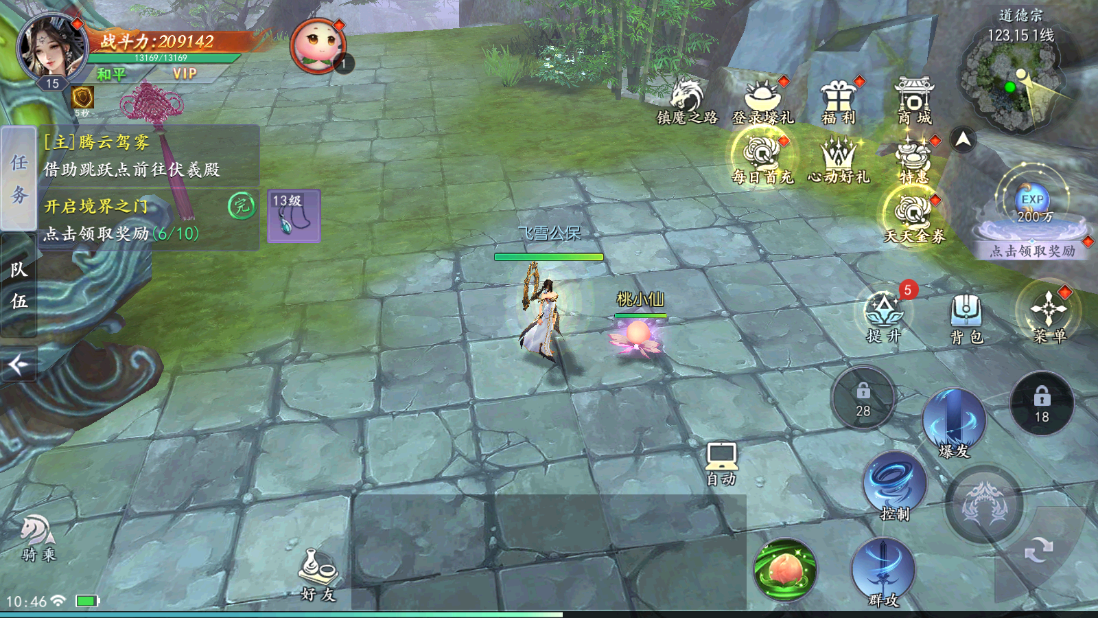1098x618 pixels.
Task: Activate the 群攻 area attack skill
Action: click(x=883, y=568)
